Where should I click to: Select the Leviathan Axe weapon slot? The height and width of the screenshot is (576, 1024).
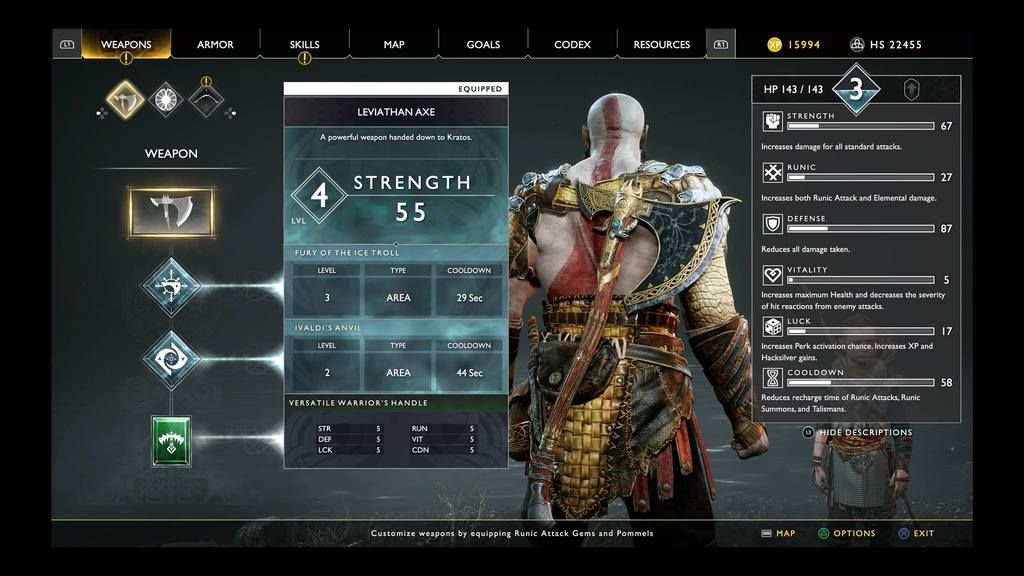171,211
